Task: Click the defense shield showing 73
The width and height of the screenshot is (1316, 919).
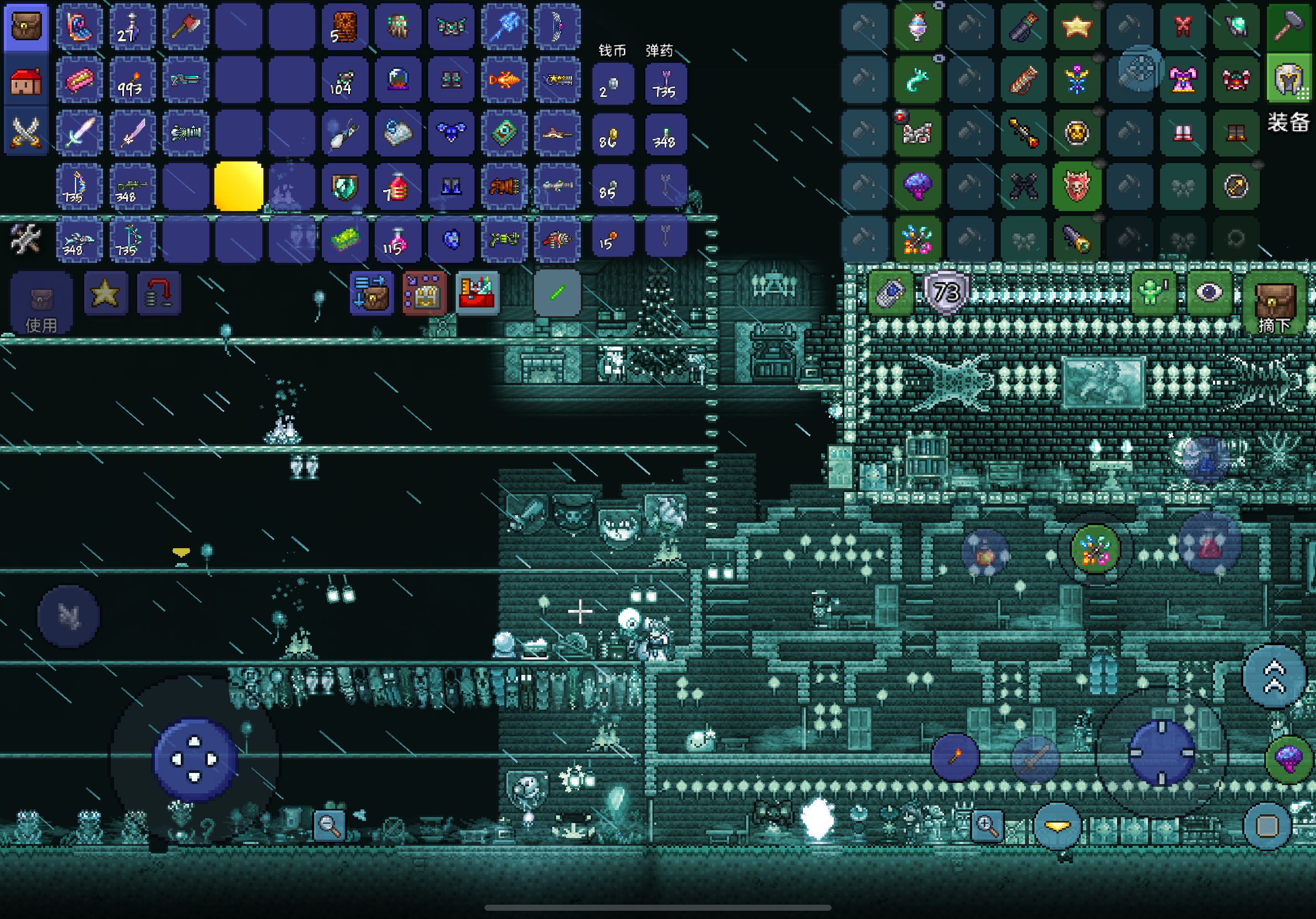Action: [x=946, y=293]
